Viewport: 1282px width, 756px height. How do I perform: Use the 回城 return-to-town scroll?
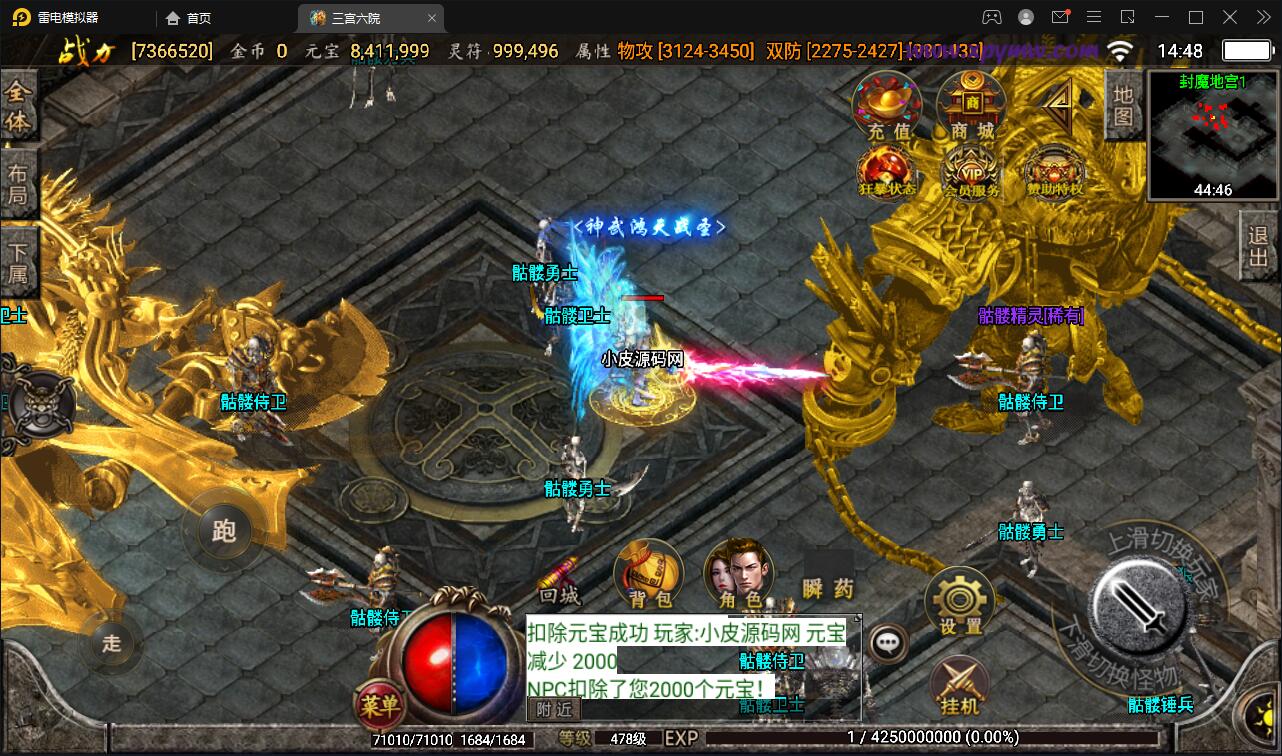pyautogui.click(x=559, y=580)
